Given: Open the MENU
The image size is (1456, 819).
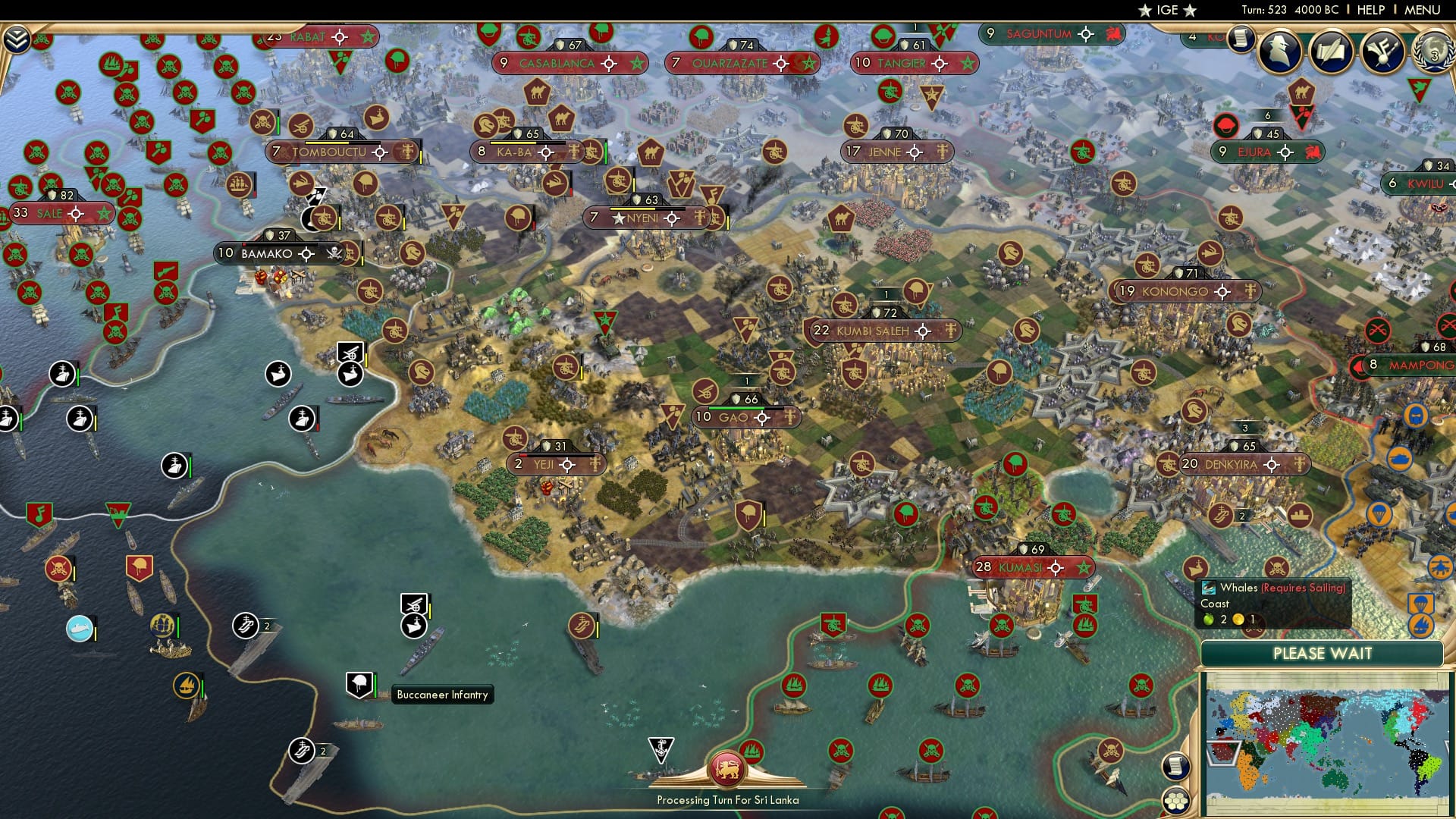Looking at the screenshot, I should 1423,11.
